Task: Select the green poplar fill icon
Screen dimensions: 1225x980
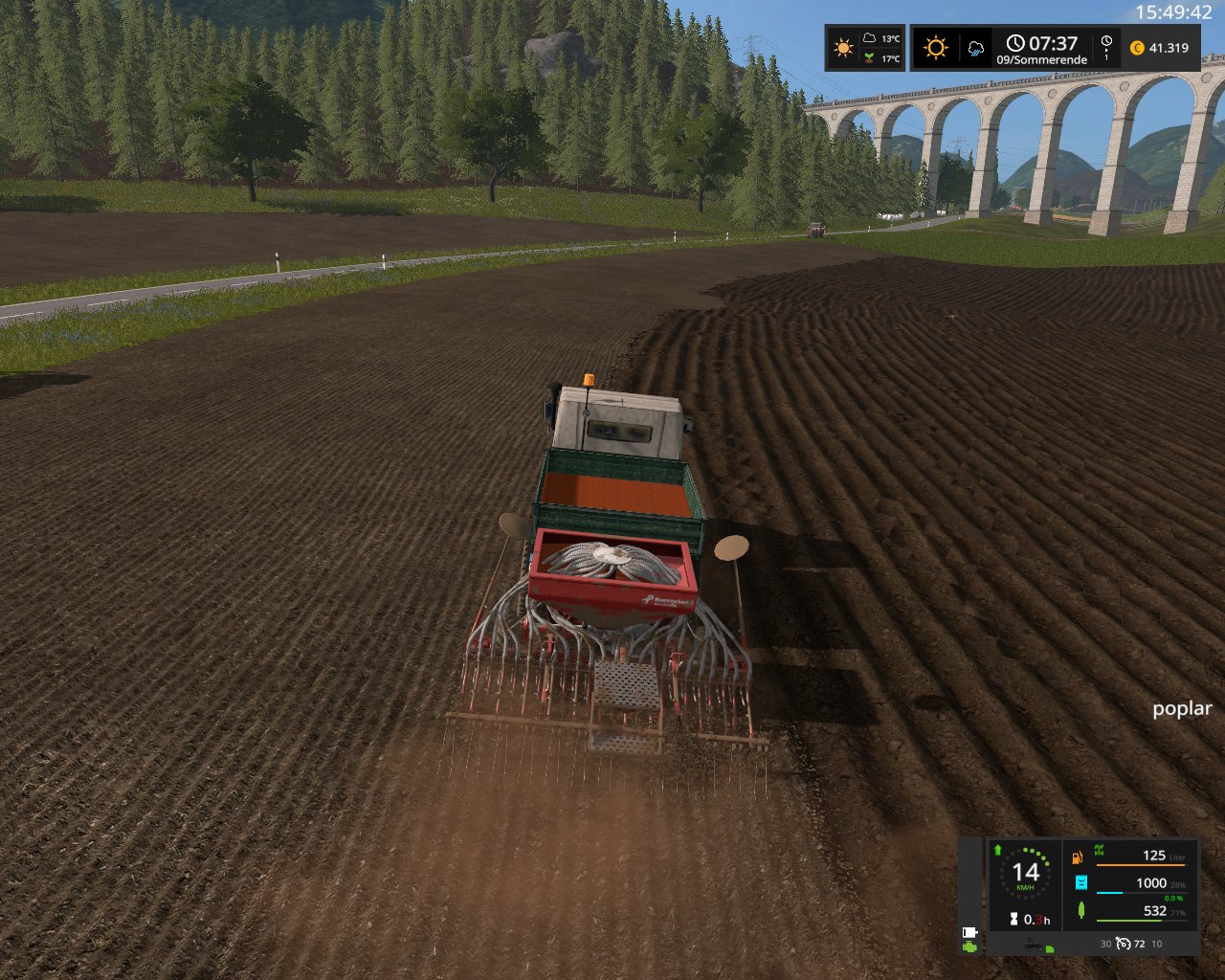Action: click(x=1080, y=910)
